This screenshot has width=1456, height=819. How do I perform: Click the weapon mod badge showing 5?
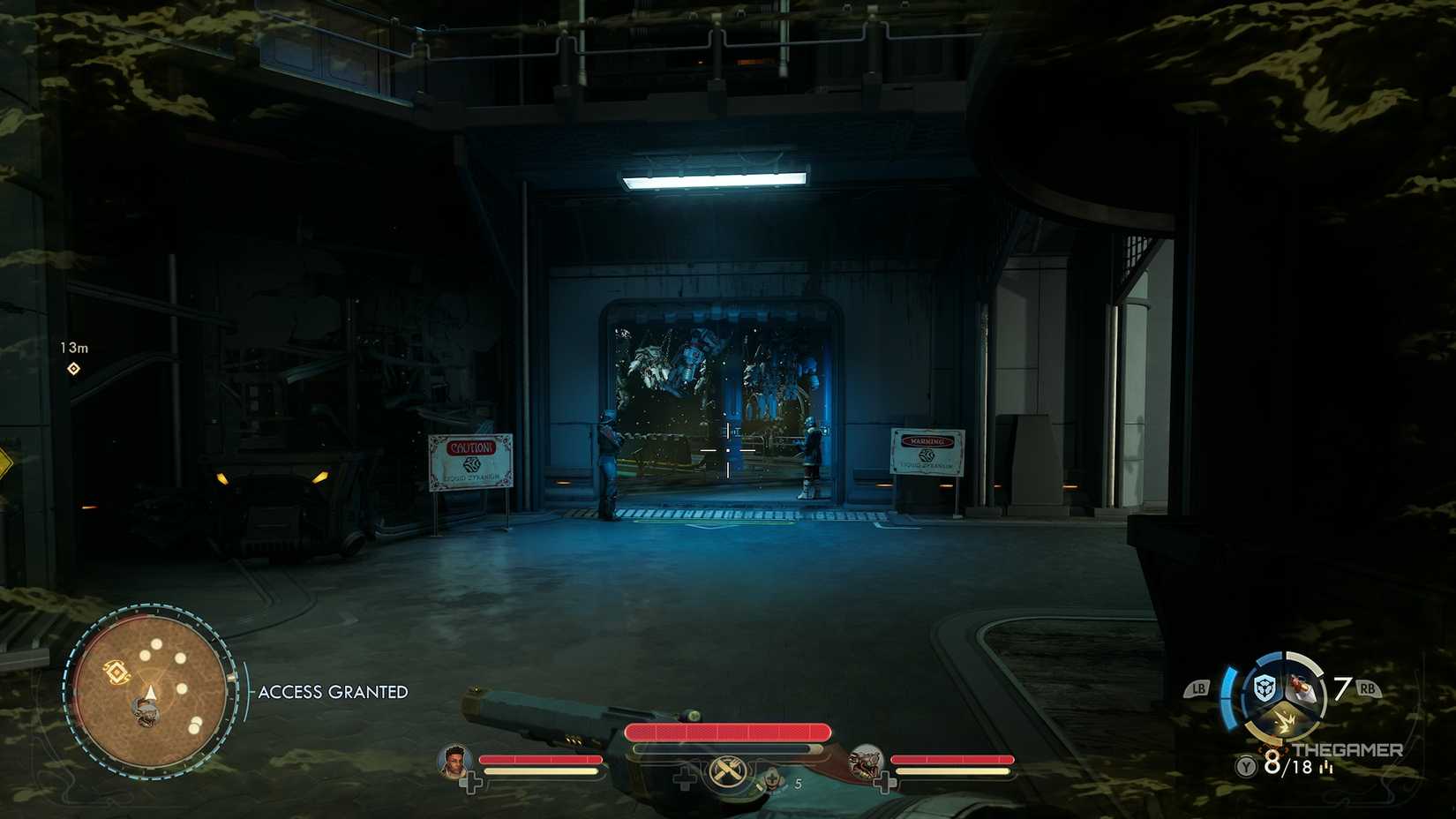[773, 780]
